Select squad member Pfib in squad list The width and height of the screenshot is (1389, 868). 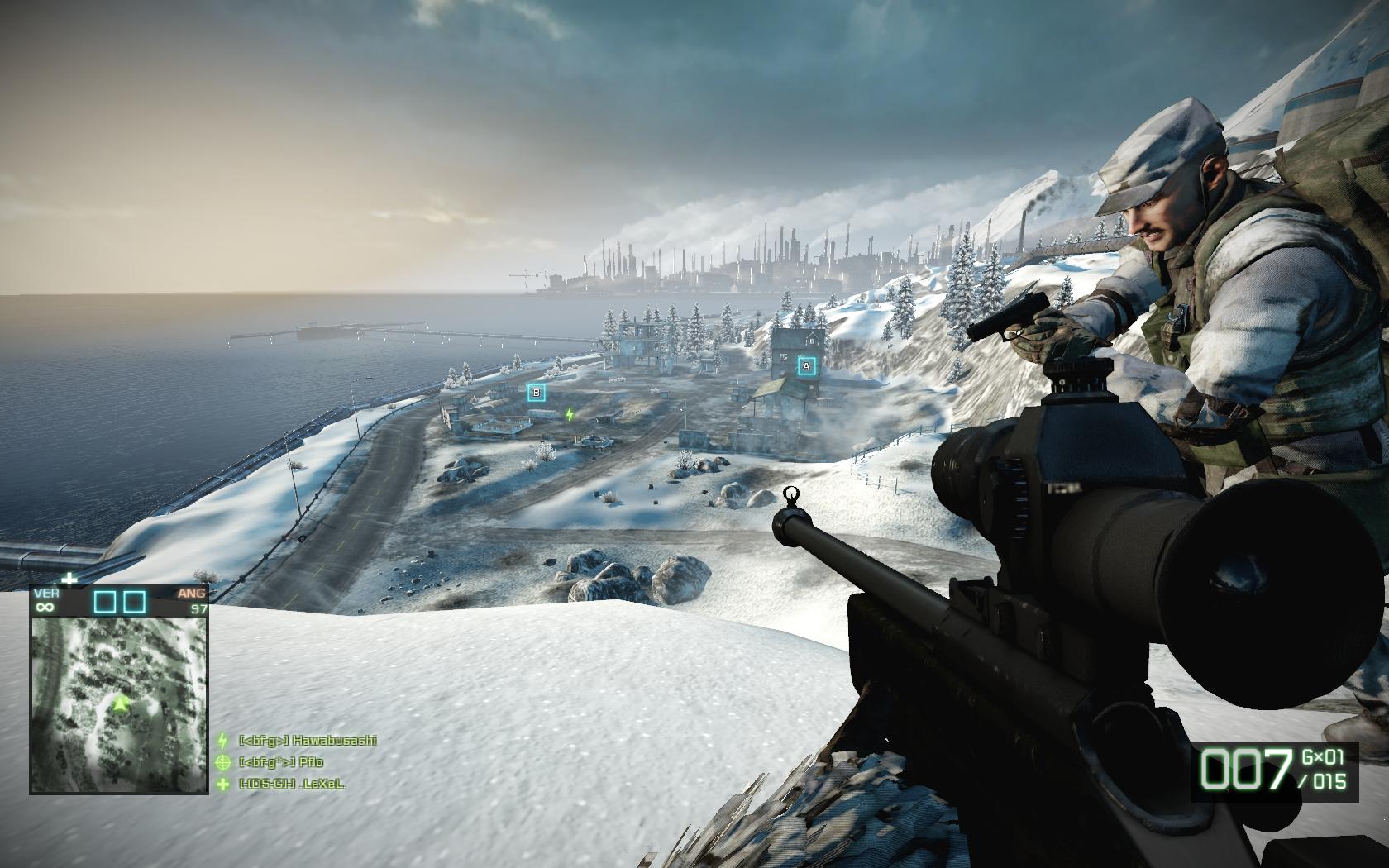coord(281,762)
